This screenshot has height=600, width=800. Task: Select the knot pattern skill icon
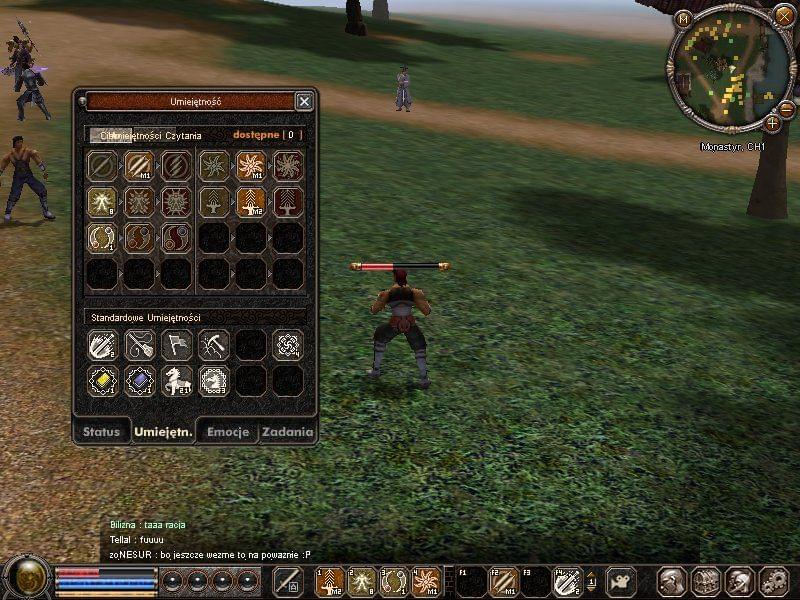point(288,345)
